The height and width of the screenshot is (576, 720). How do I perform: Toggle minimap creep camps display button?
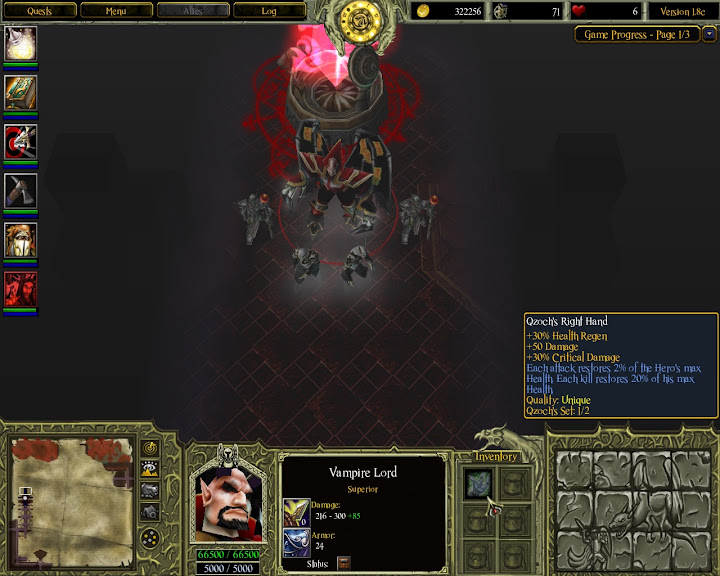click(150, 511)
